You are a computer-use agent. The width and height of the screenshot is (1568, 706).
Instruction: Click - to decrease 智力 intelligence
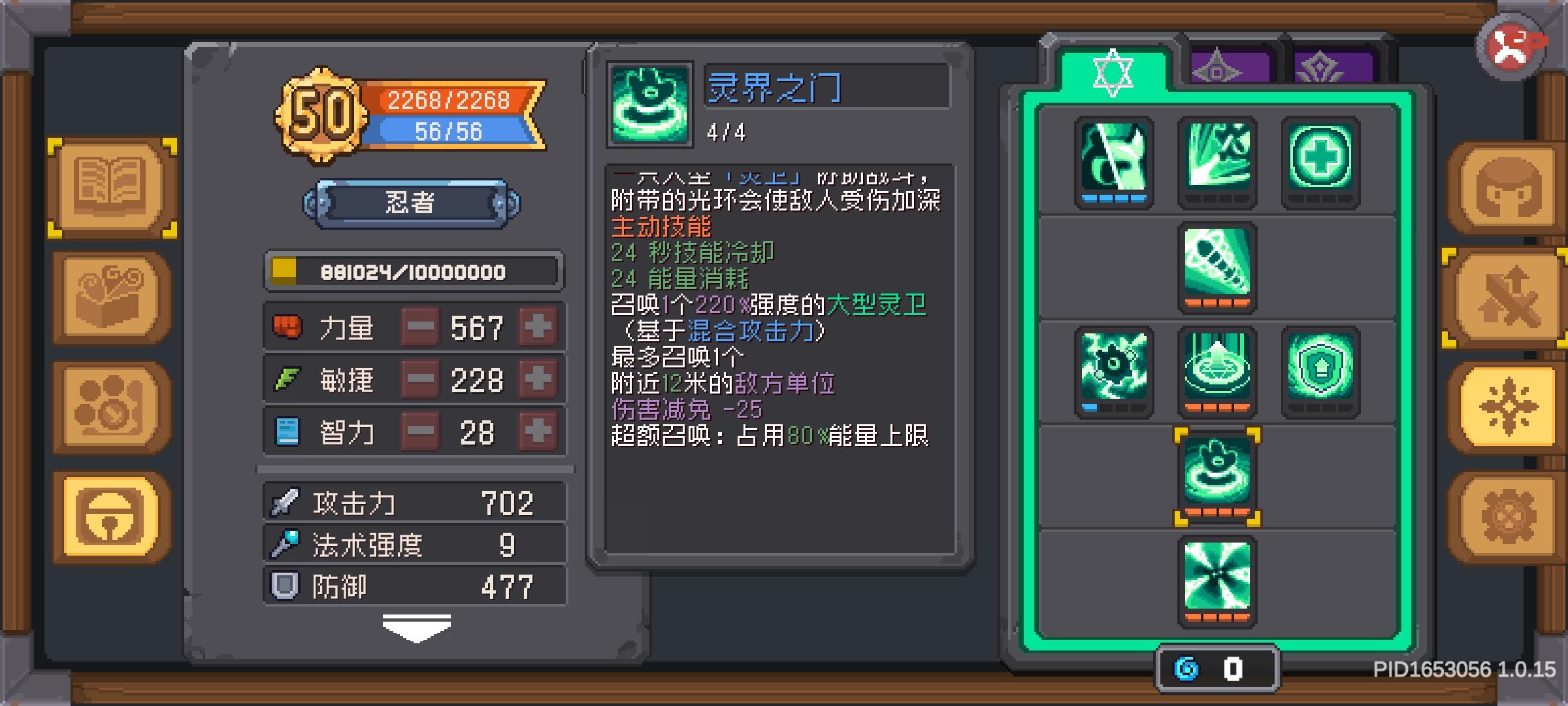[420, 431]
